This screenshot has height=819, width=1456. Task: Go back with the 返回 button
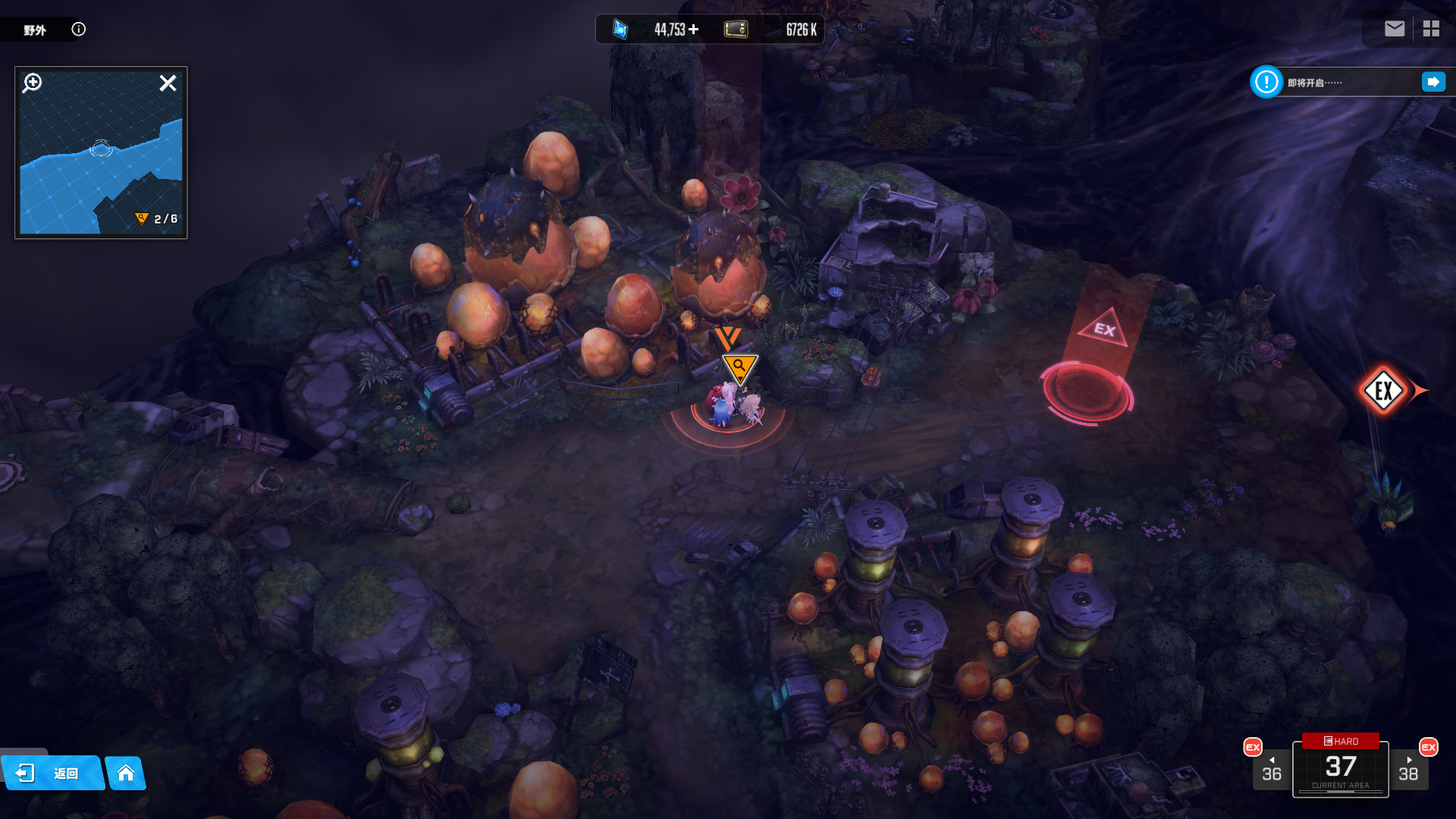pos(52,773)
